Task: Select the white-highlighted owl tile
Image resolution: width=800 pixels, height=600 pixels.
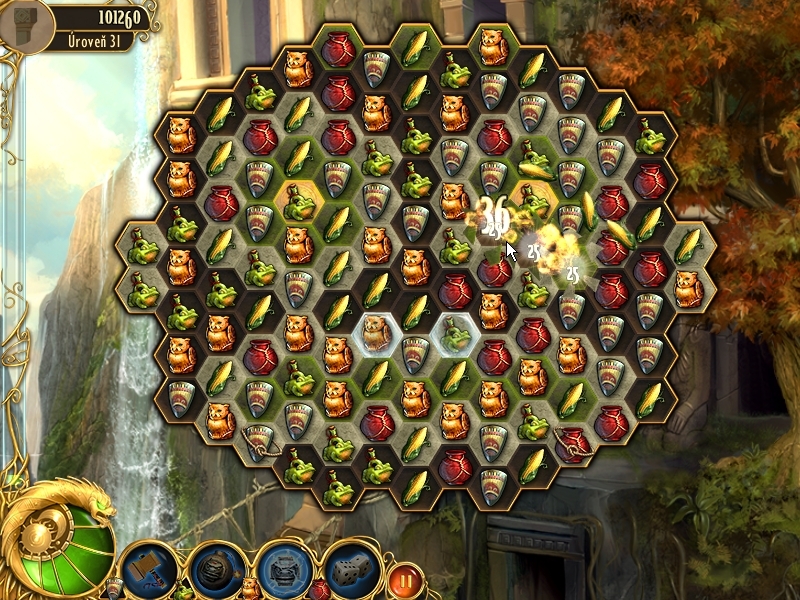Action: click(376, 332)
